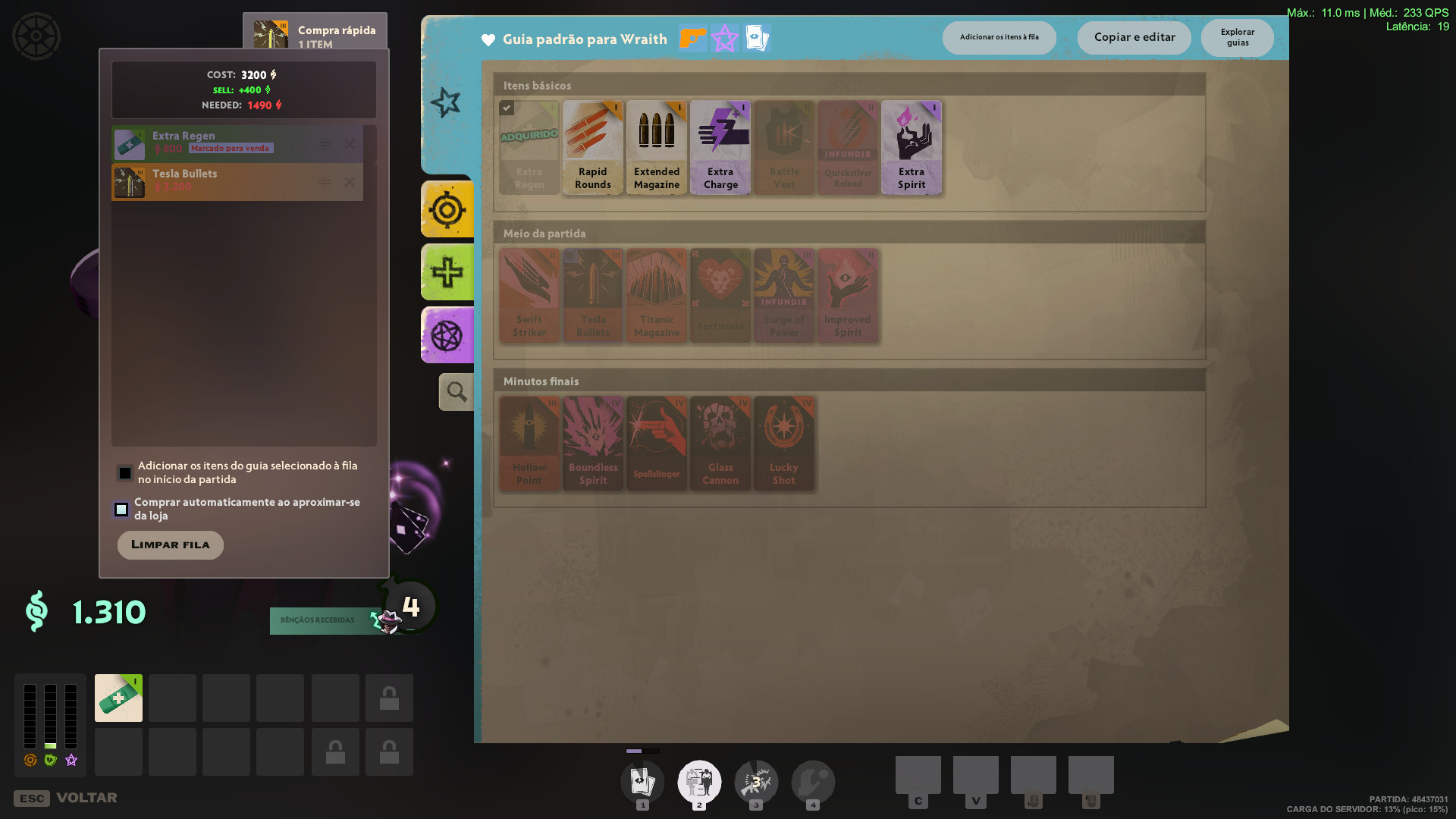
Task: Click the Copiar e editar button
Action: click(1134, 37)
